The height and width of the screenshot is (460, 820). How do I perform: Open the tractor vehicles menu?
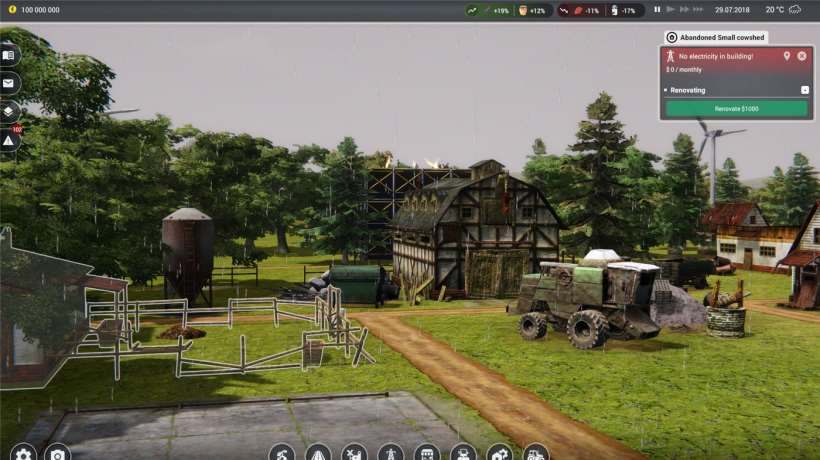coord(535,453)
